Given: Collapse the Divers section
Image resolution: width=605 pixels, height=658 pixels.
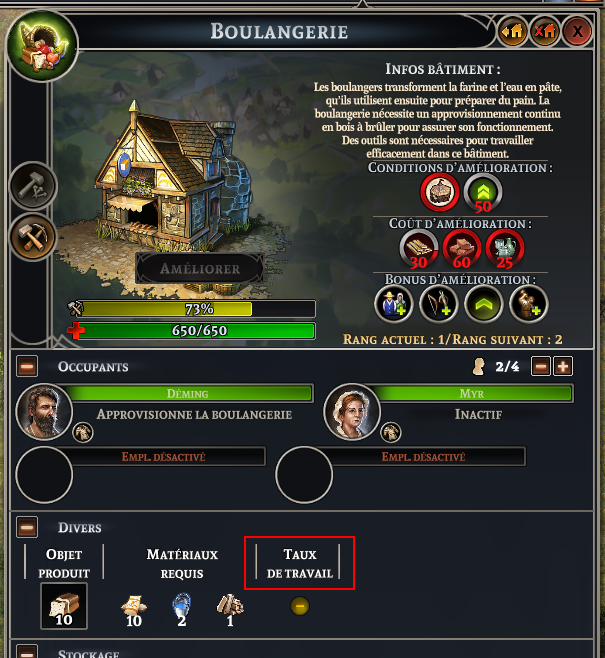Looking at the screenshot, I should pos(28,526).
